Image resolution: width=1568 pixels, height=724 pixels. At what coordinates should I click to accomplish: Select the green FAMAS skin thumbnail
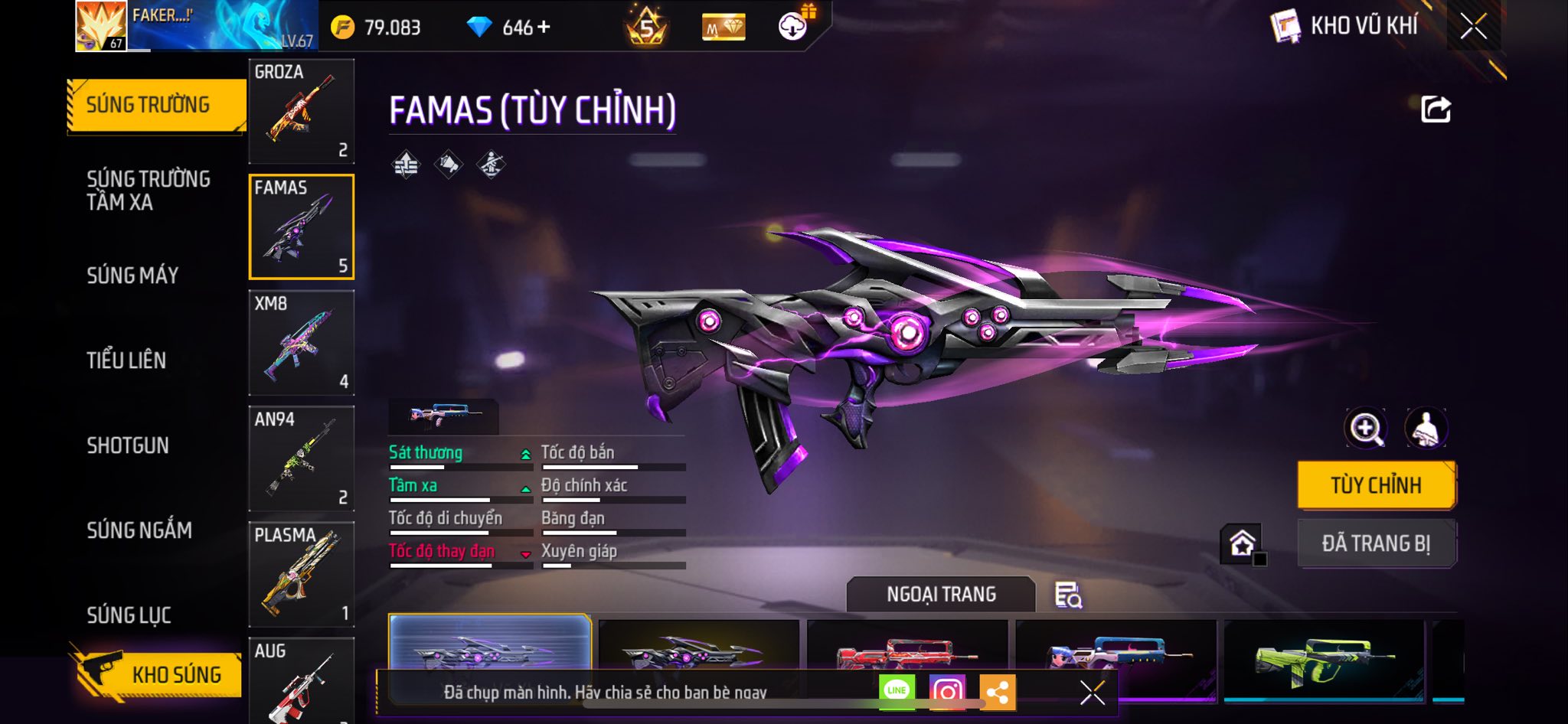1324,658
